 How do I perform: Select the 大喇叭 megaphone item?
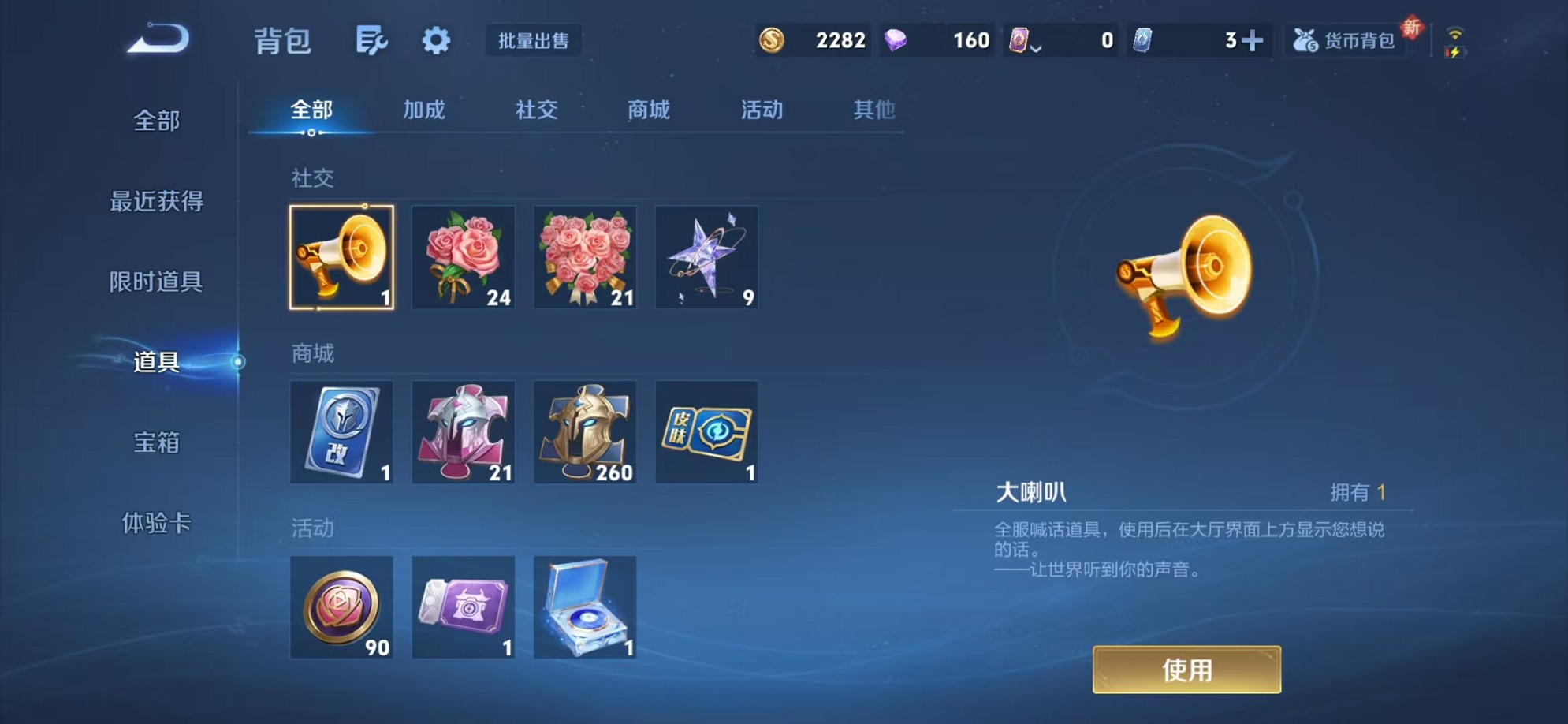click(341, 259)
